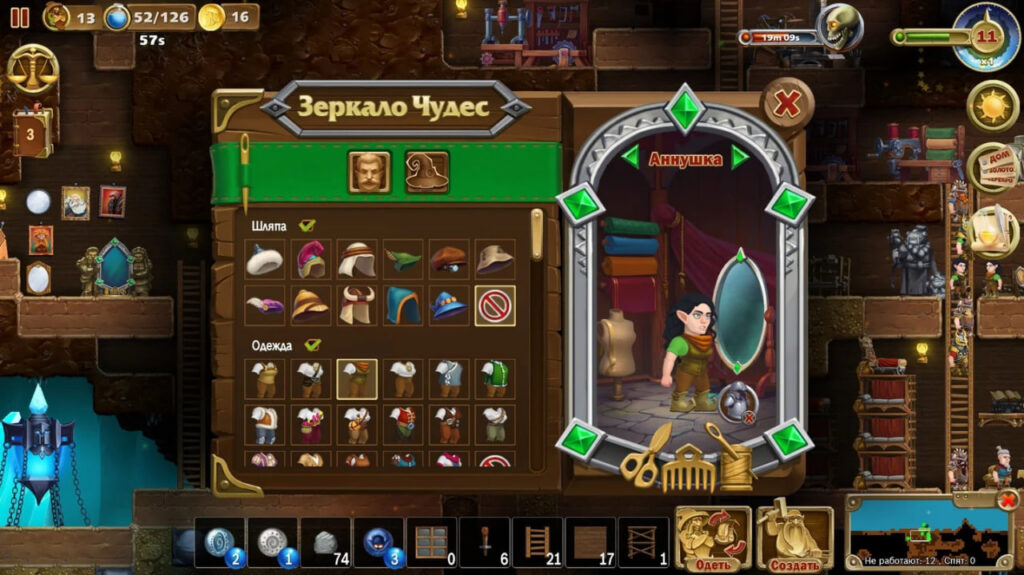
Task: Select the stone item with 74 count
Action: click(325, 543)
